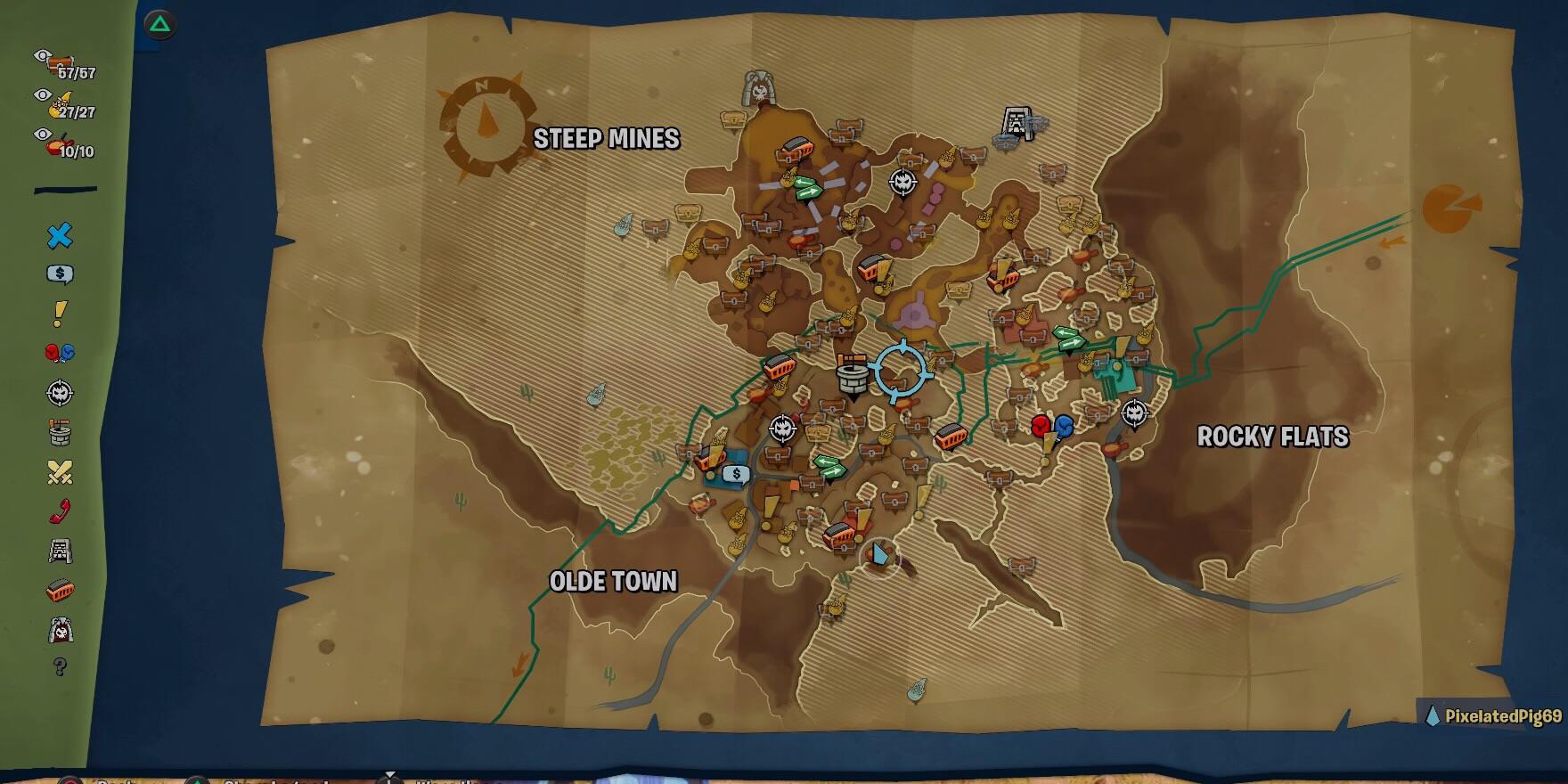The width and height of the screenshot is (1568, 784).
Task: Click the boxing gloves legend icon
Action: pos(59,353)
